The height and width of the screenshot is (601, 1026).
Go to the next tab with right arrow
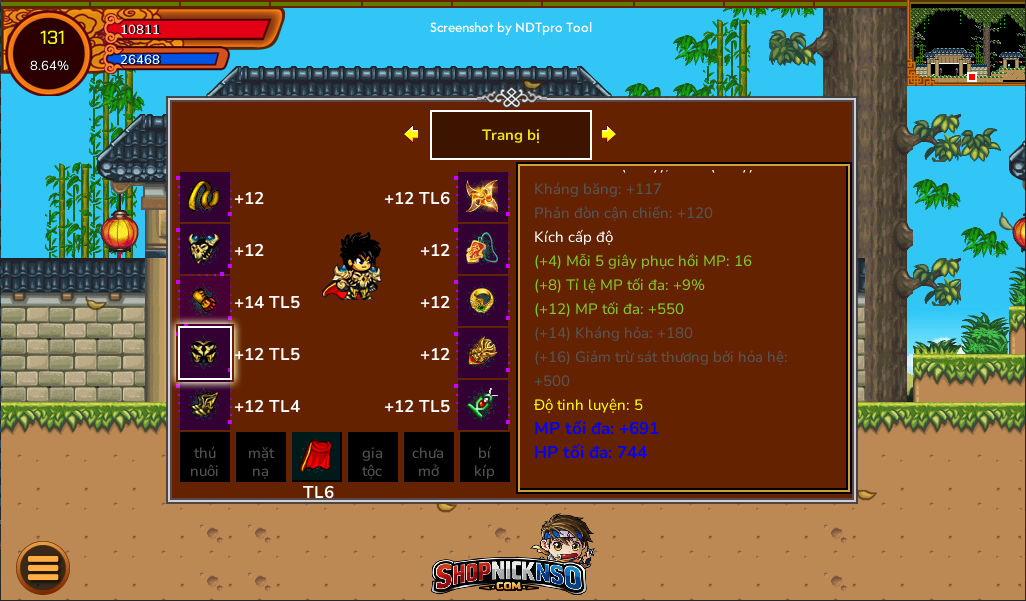pyautogui.click(x=608, y=134)
